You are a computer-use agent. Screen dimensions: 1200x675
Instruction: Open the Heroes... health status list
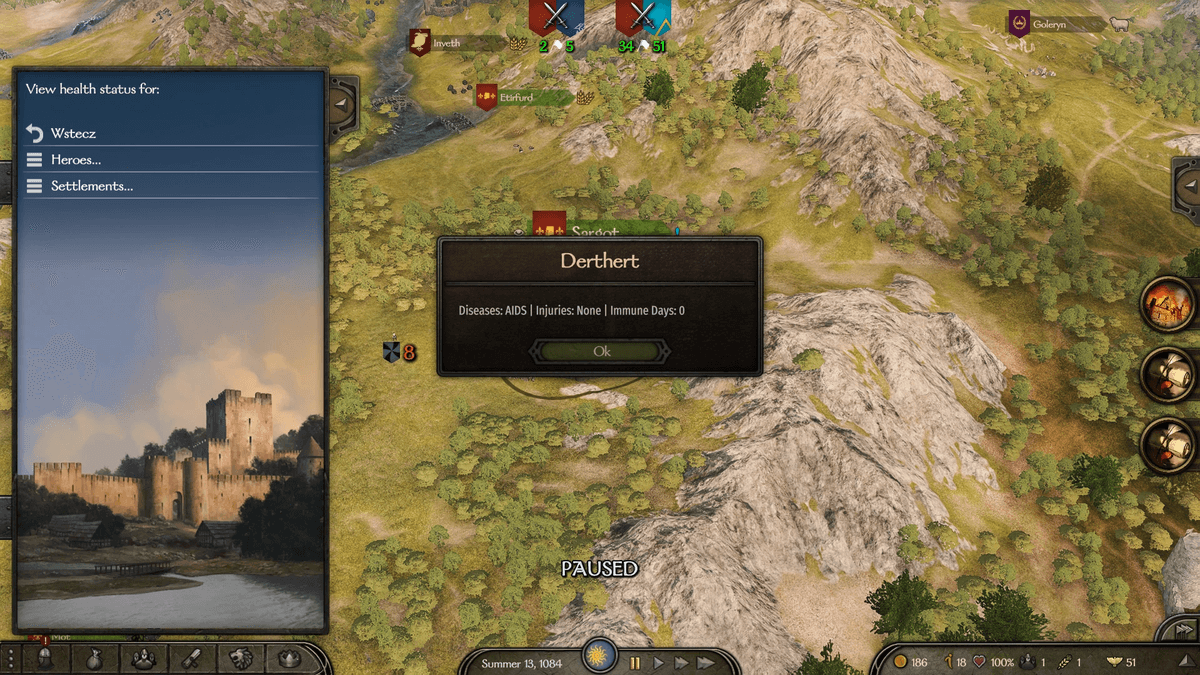click(x=75, y=160)
